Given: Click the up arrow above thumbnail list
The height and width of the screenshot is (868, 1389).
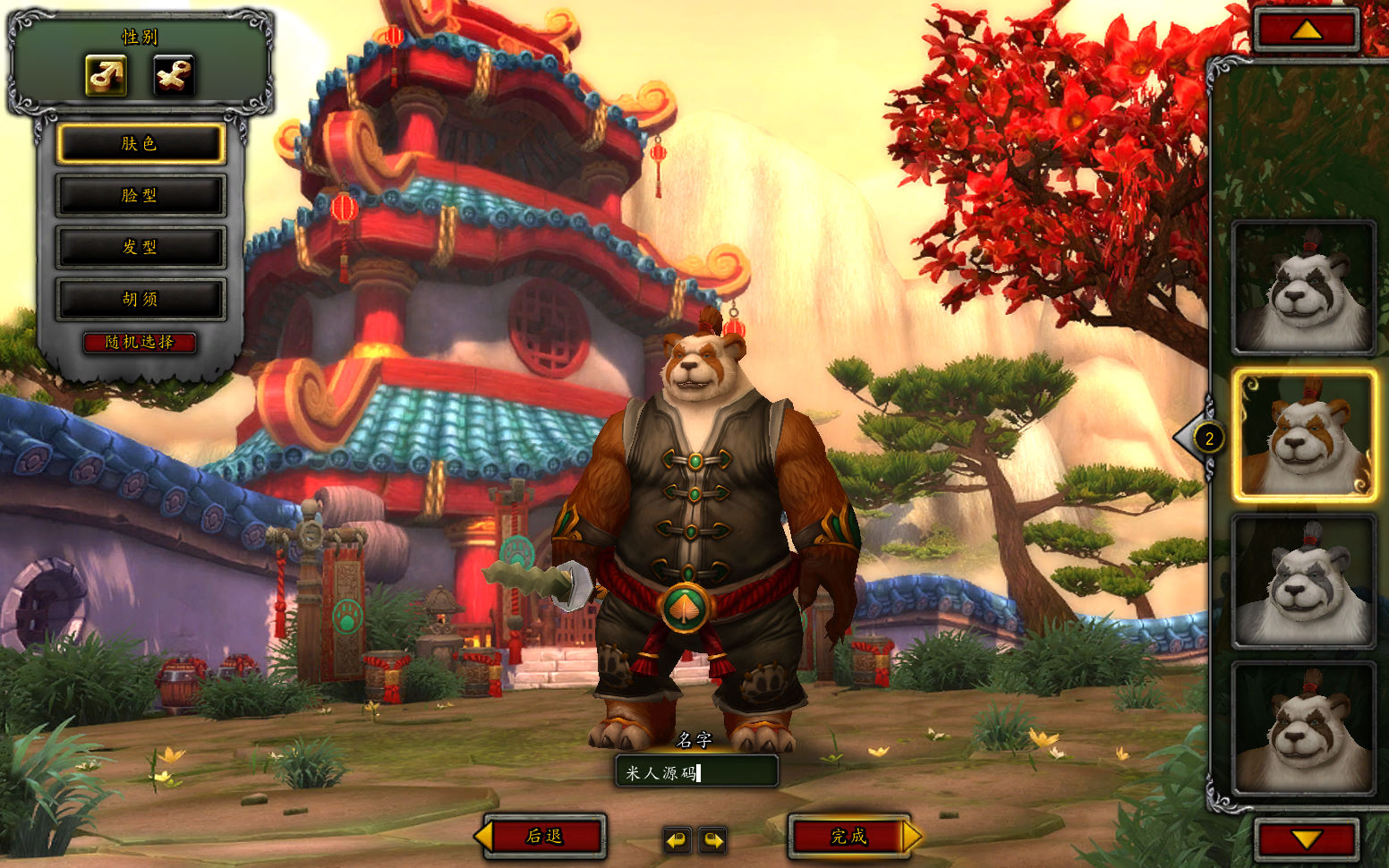Looking at the screenshot, I should [1307, 30].
